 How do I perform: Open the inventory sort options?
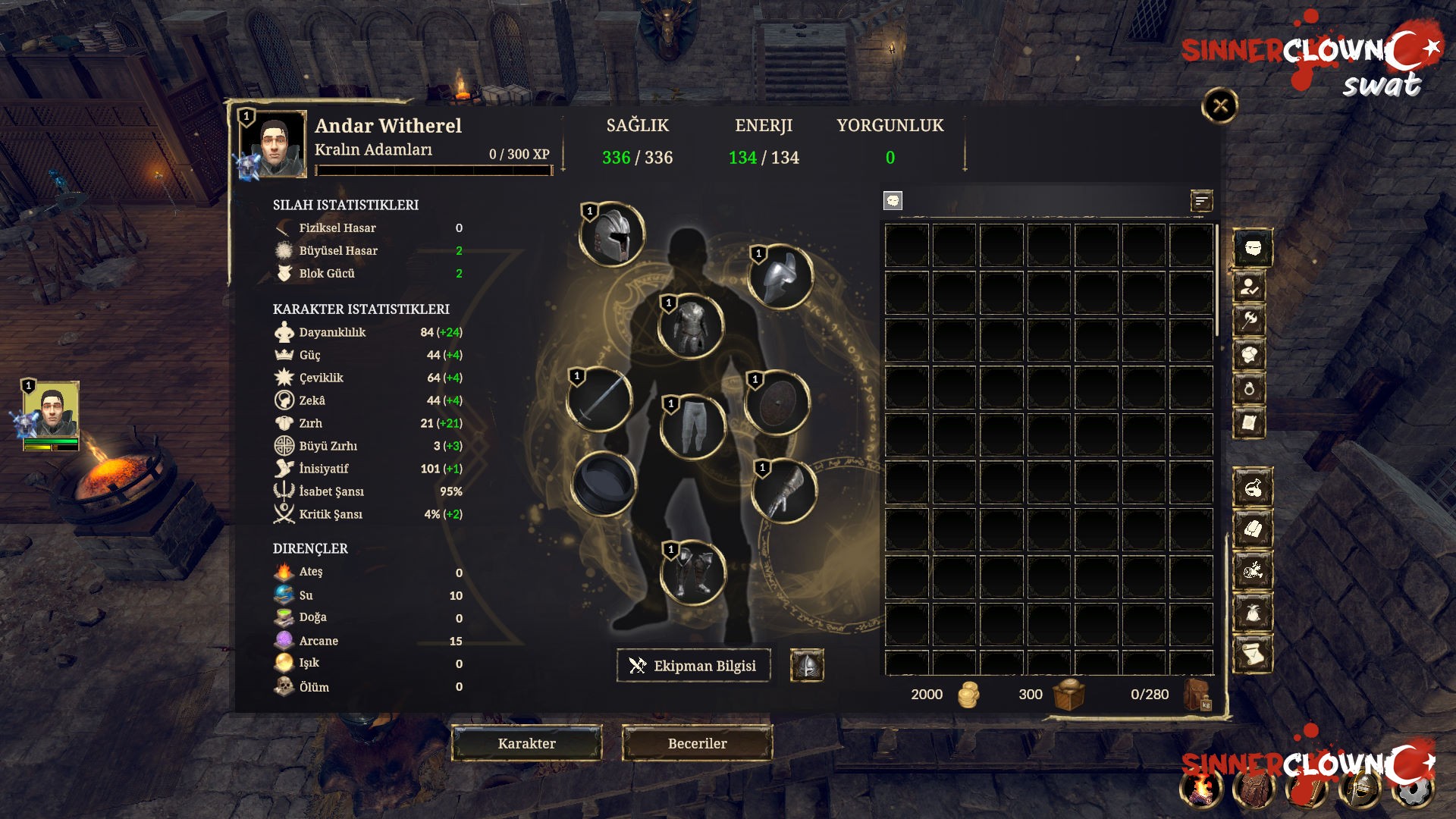point(1201,201)
